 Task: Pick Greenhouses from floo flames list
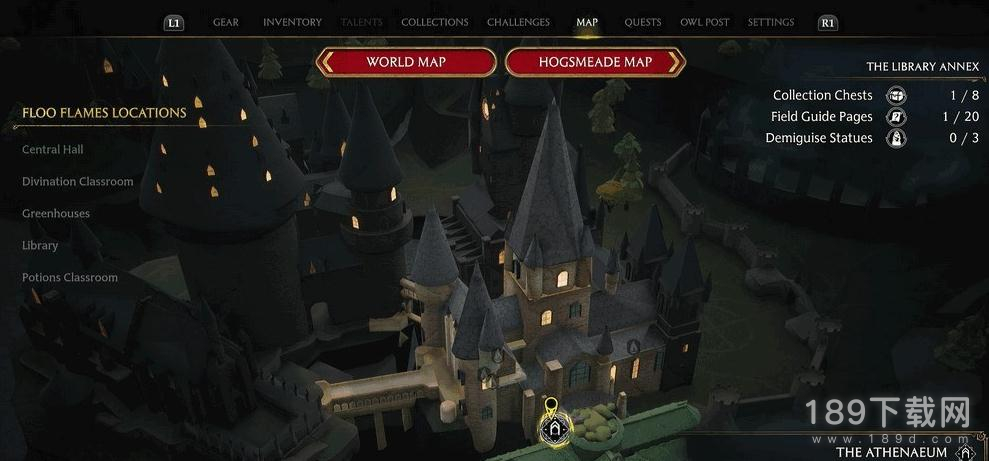56,214
